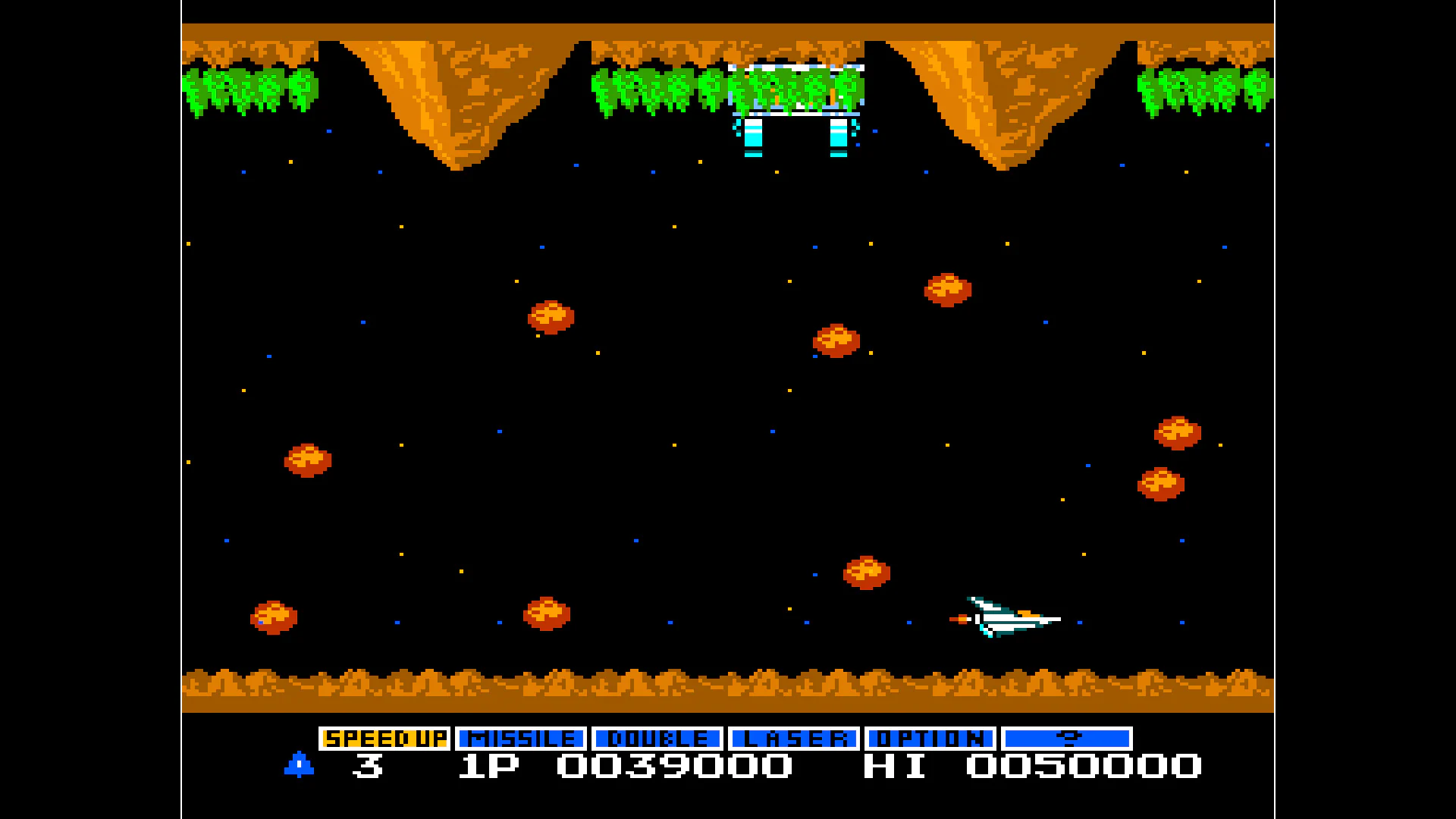1456x819 pixels.
Task: Click the yellow SPEEDUP highlighted bar
Action: coord(384,737)
